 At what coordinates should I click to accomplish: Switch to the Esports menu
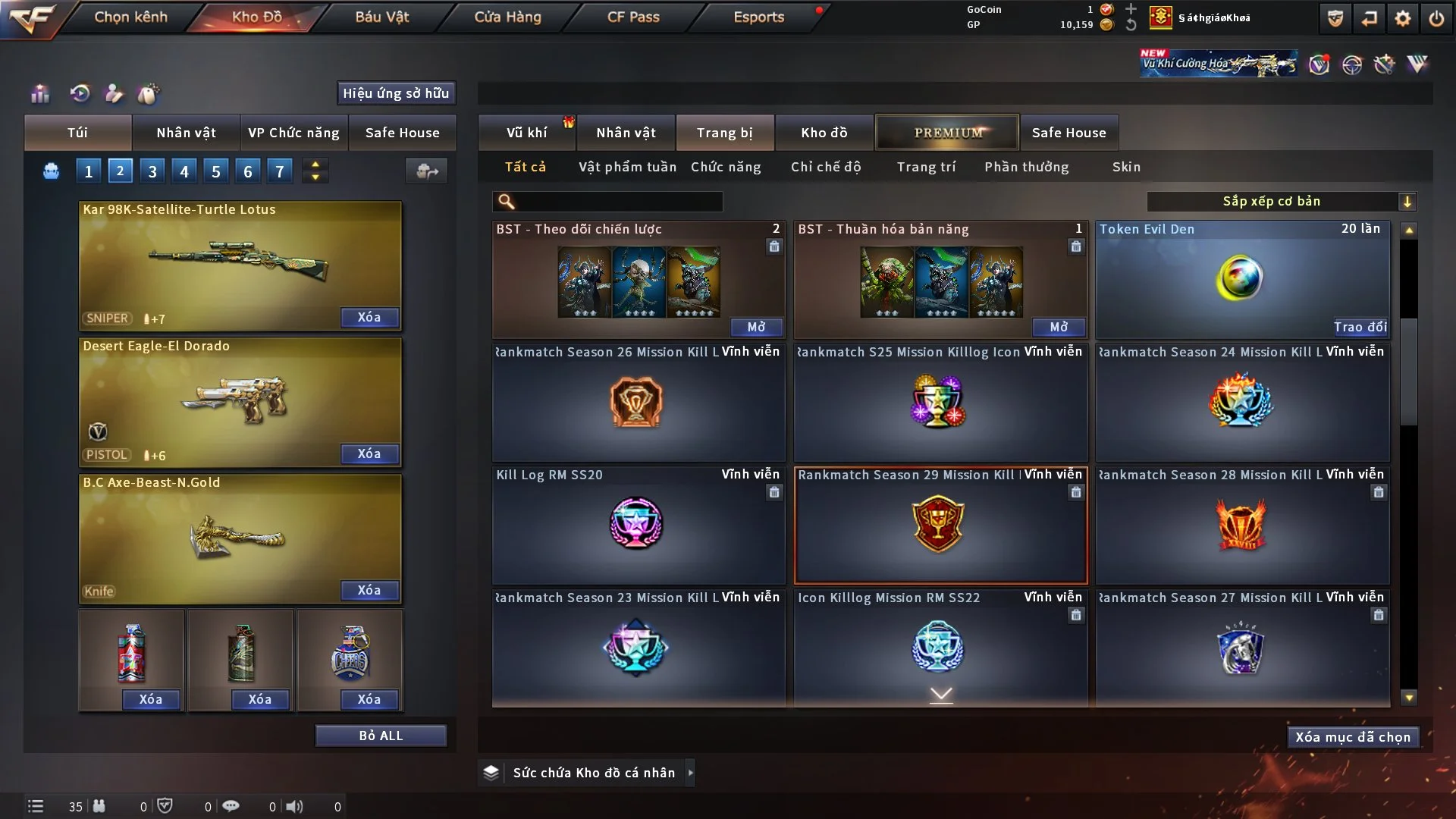click(758, 17)
